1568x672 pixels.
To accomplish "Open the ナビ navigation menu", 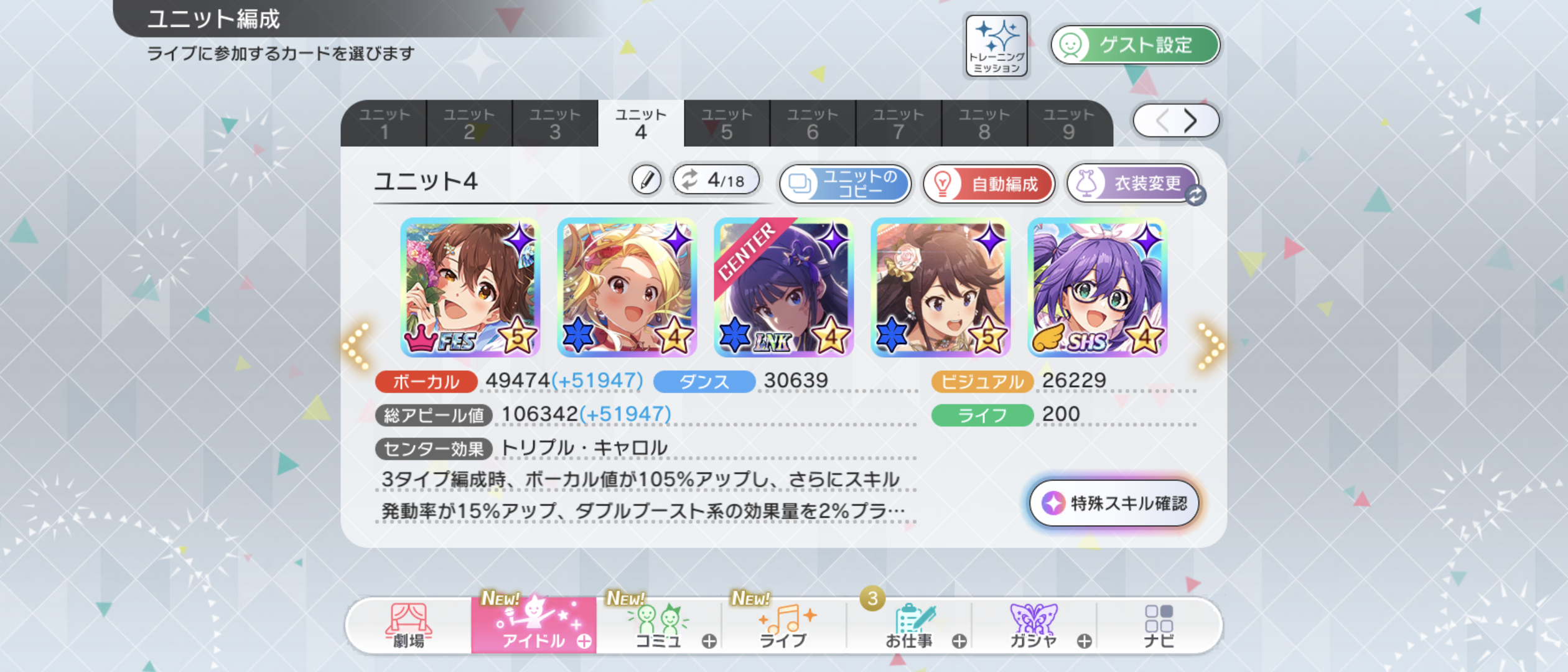I will click(1159, 626).
